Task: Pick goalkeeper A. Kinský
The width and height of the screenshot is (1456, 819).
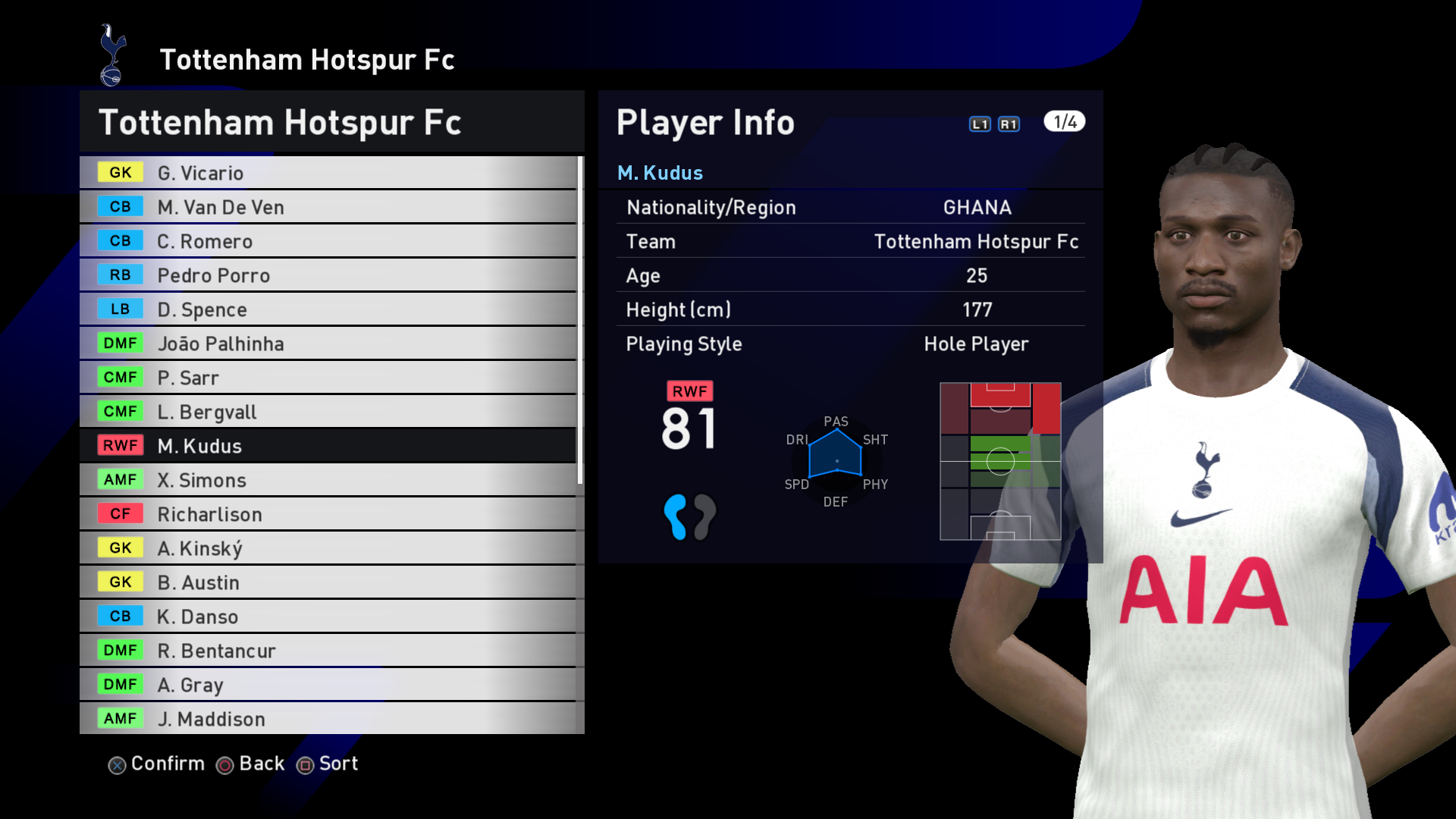Action: click(x=328, y=548)
